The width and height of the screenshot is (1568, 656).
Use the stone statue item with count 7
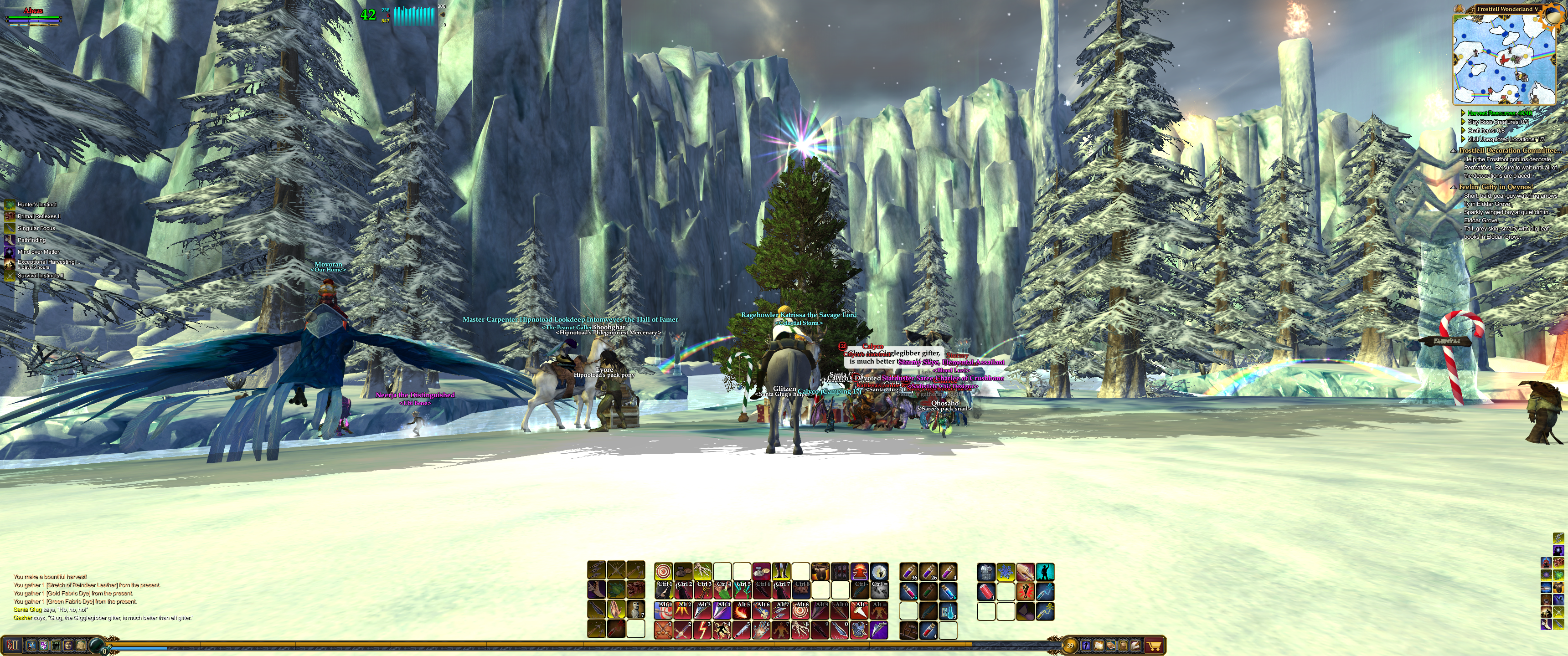point(635,609)
